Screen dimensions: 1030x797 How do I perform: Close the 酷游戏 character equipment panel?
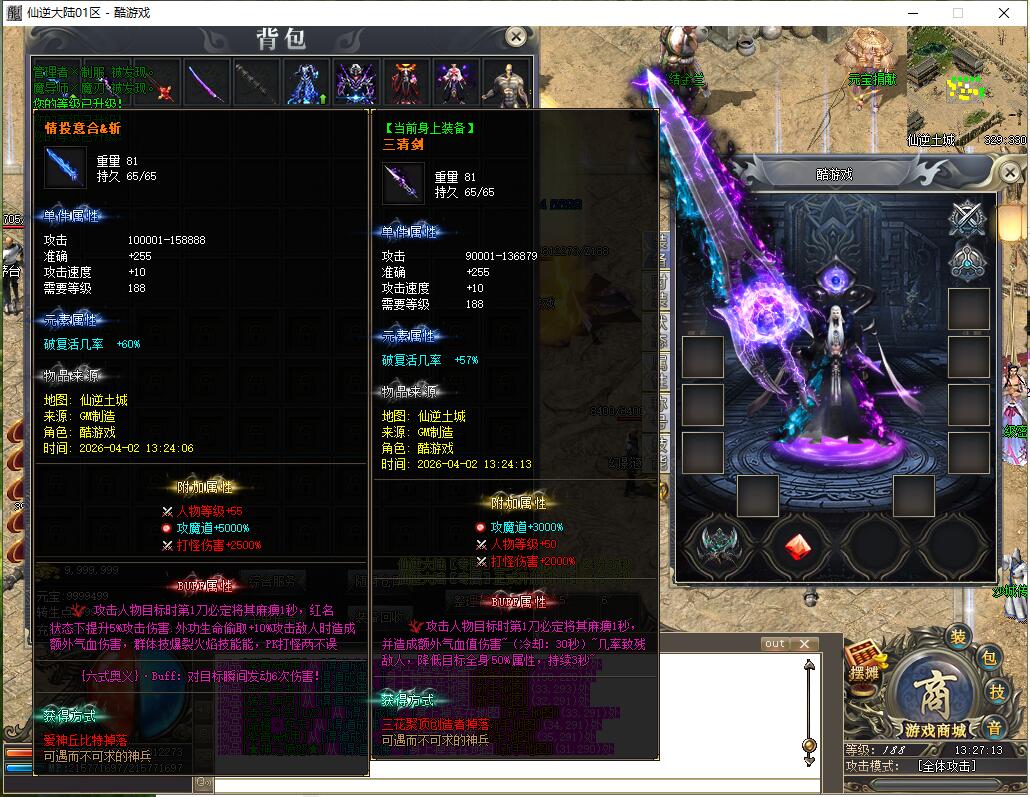[1009, 174]
